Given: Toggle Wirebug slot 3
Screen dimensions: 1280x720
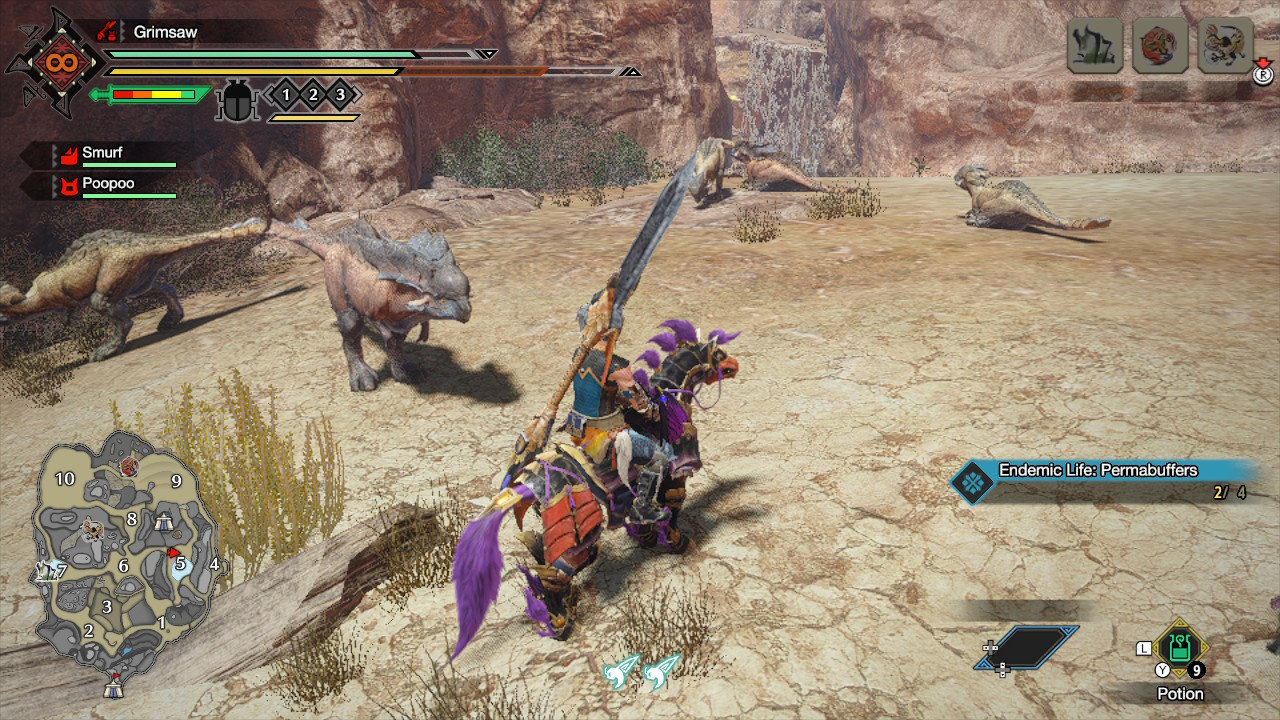Looking at the screenshot, I should (x=338, y=96).
